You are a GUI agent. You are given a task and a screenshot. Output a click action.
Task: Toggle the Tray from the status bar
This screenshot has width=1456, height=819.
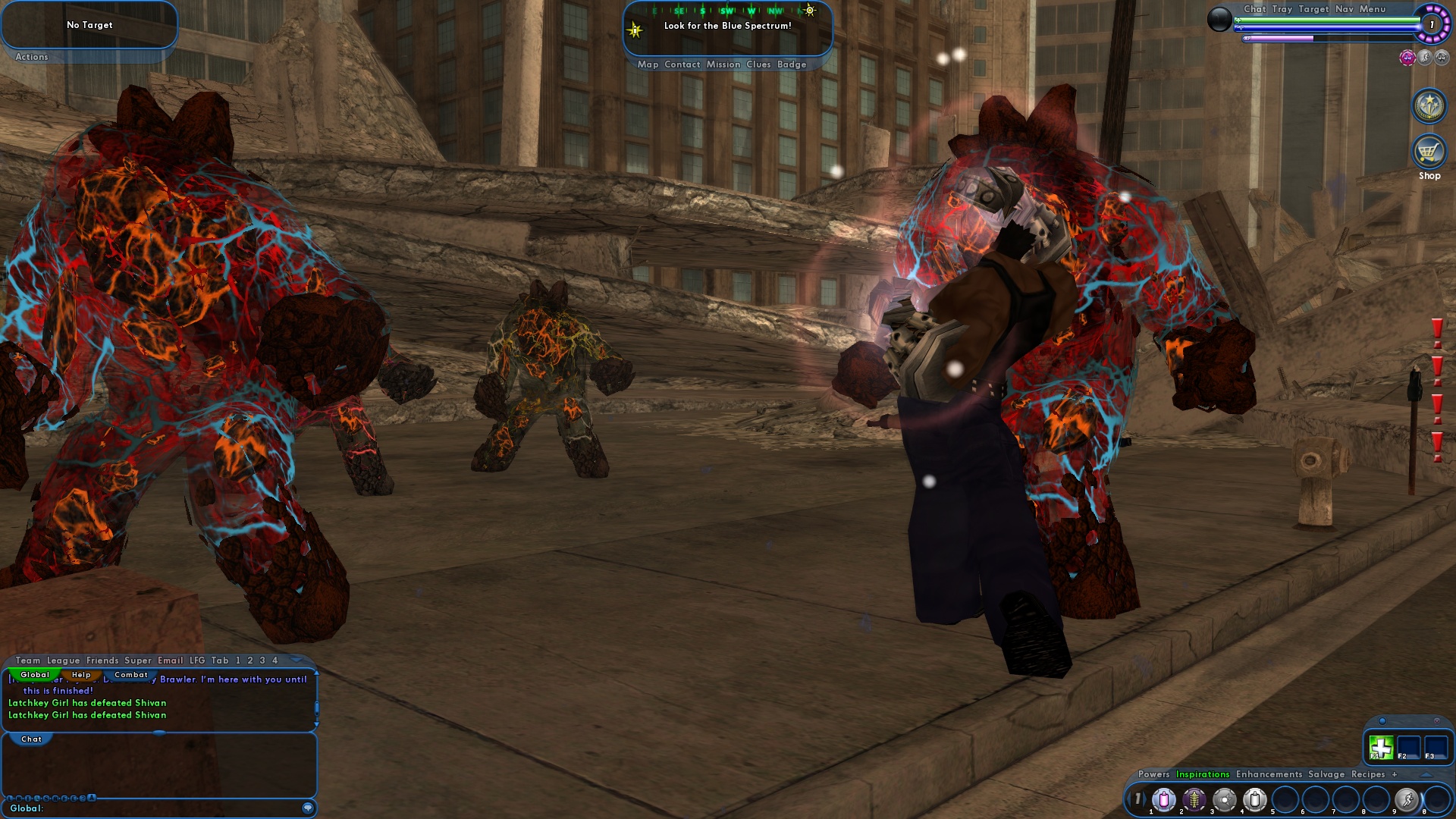coord(1282,9)
